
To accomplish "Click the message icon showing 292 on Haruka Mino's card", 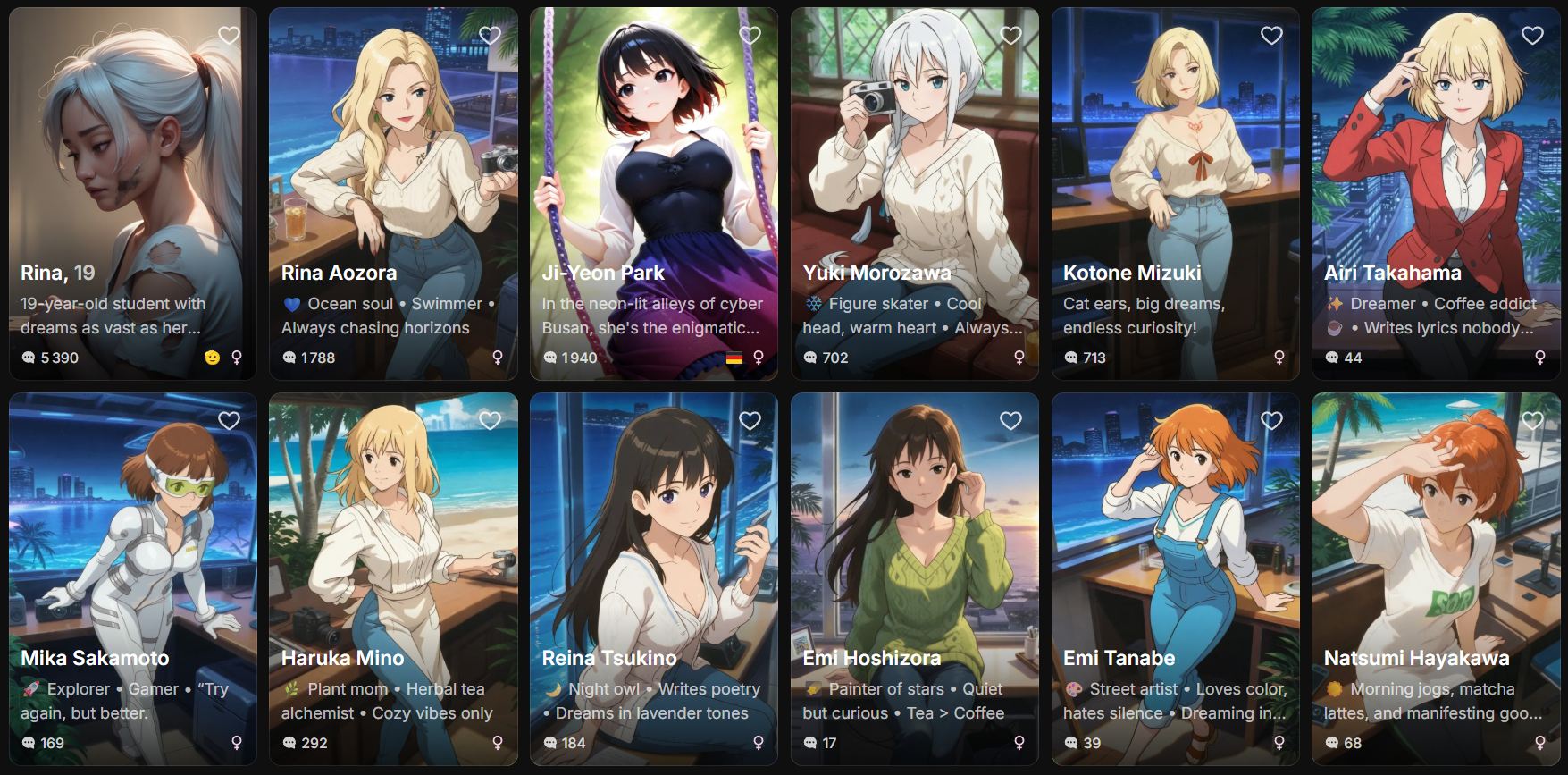I will 289,743.
